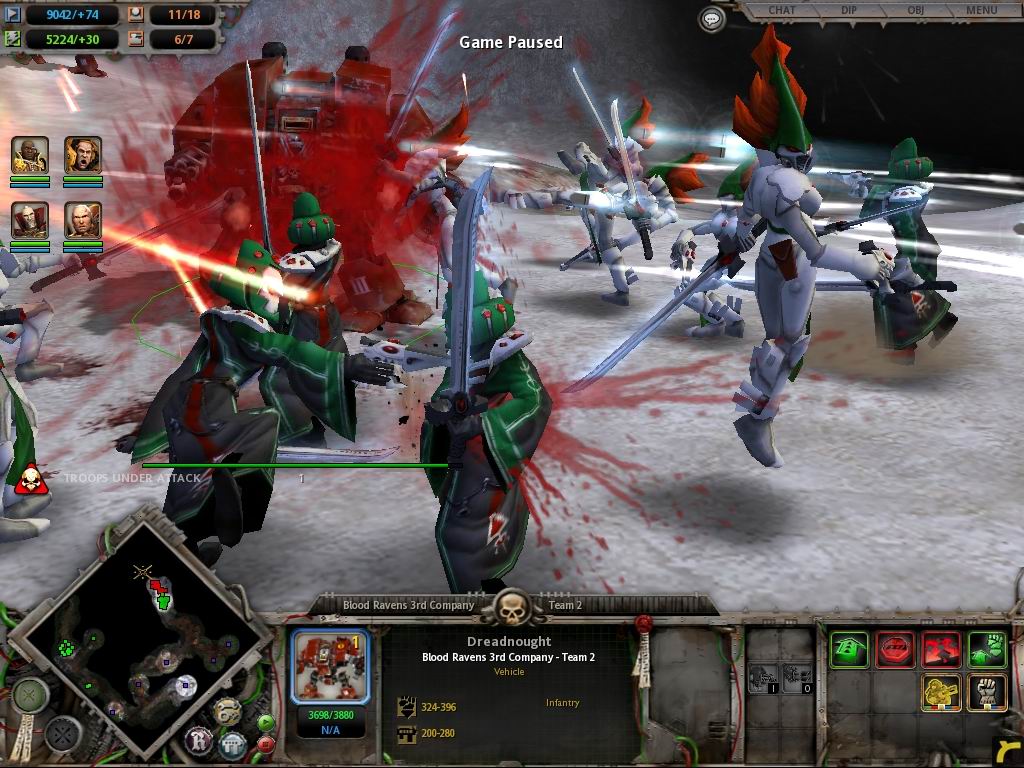Open the DIP diplomacy screen
1024x768 pixels.
pos(848,11)
